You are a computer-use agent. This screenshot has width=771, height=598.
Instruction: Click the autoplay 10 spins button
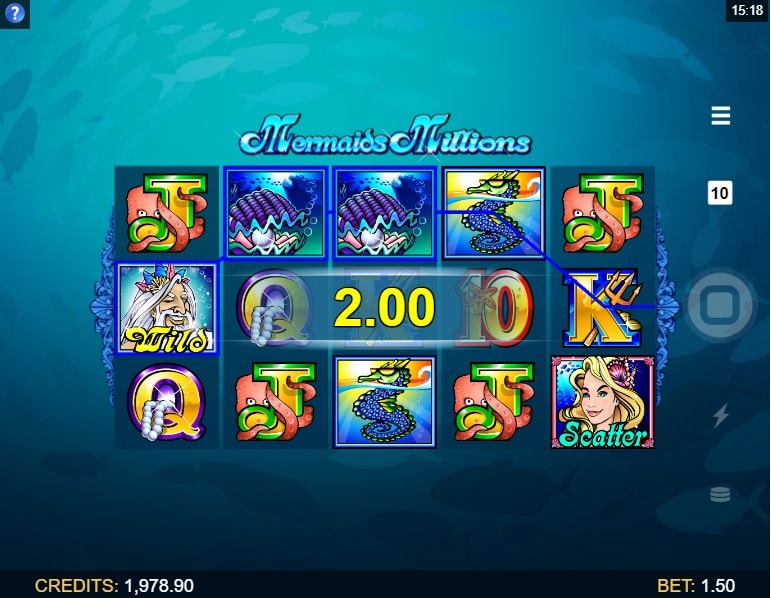point(720,193)
